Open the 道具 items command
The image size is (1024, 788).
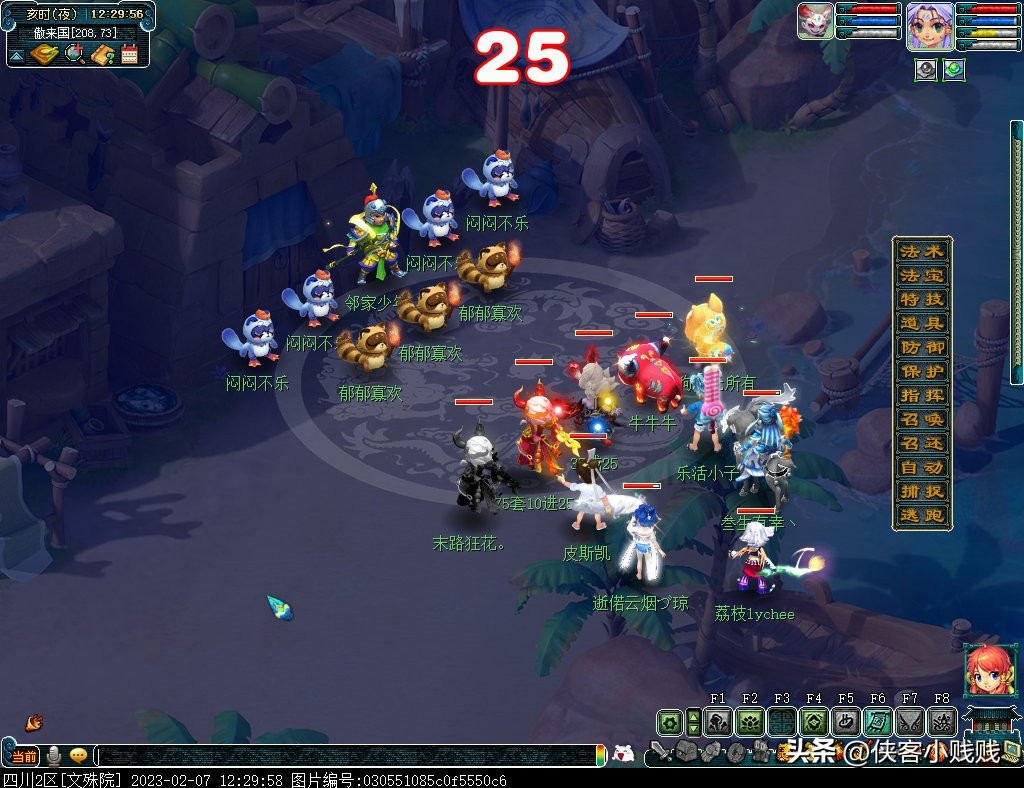(x=921, y=323)
